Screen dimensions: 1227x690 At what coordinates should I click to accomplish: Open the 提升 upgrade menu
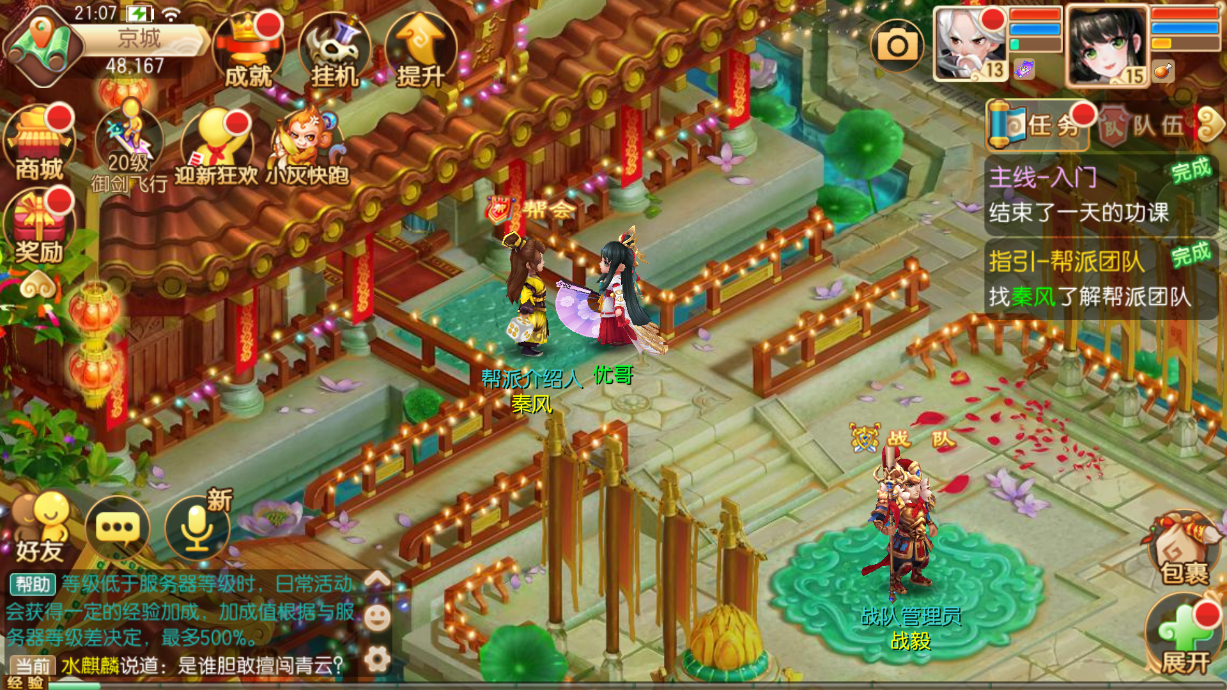click(421, 50)
